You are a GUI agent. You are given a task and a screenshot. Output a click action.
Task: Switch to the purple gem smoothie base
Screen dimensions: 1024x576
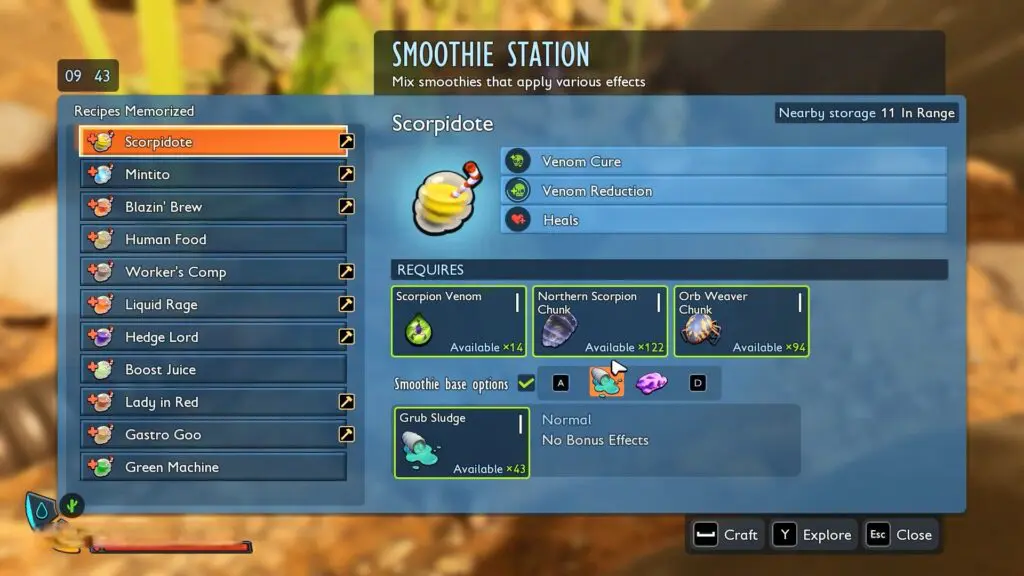(x=652, y=382)
